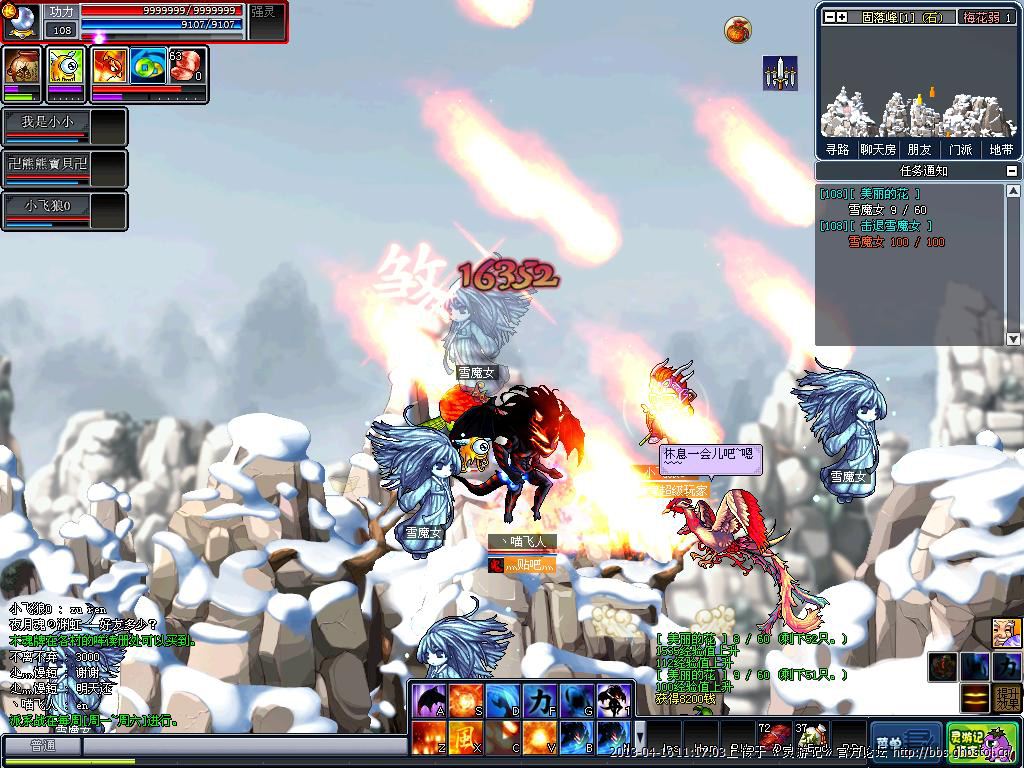Select party member 卍熊熊寶貝卍
Image resolution: width=1024 pixels, height=768 pixels.
pos(47,163)
